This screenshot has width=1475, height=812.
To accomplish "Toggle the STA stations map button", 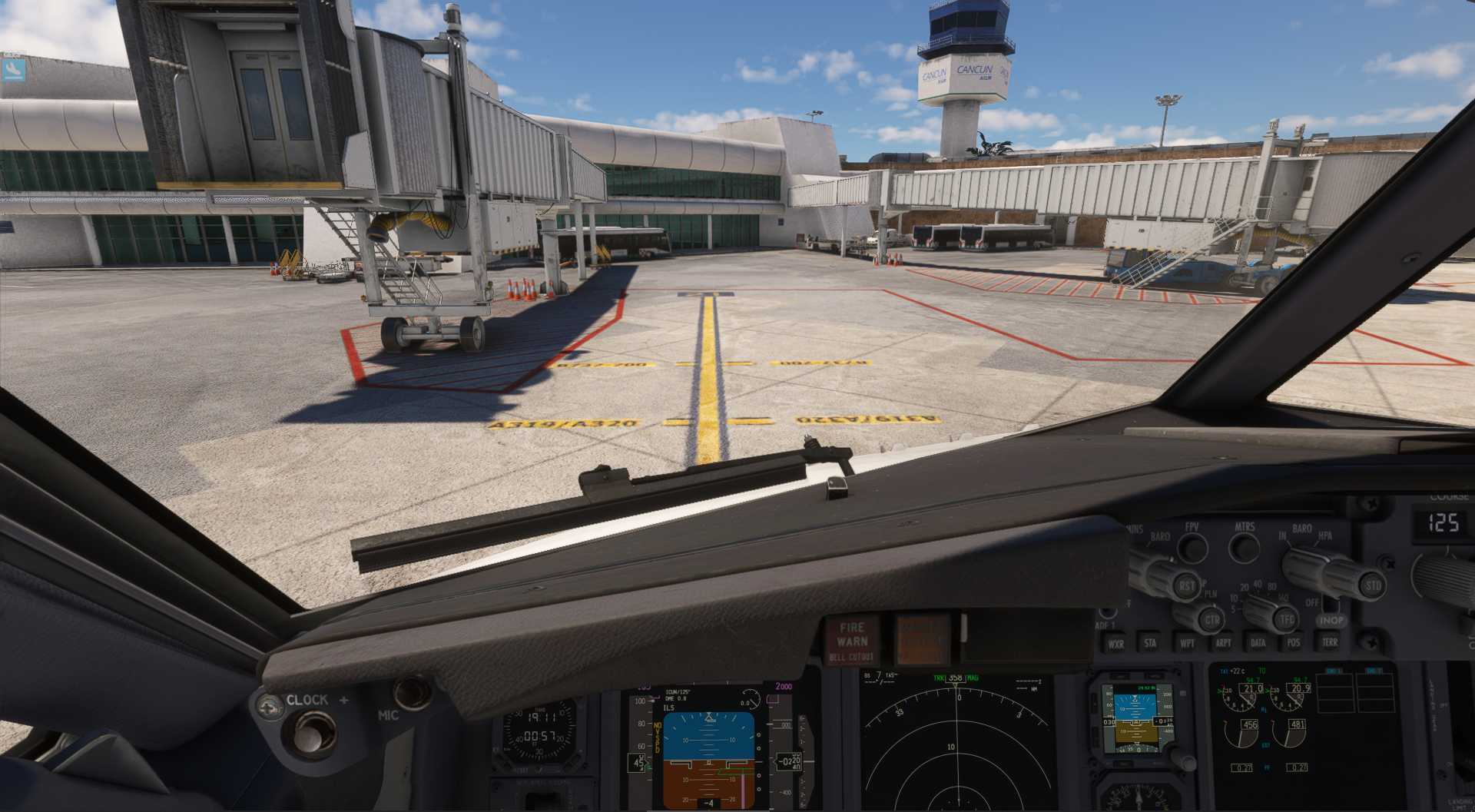I will pyautogui.click(x=1150, y=643).
